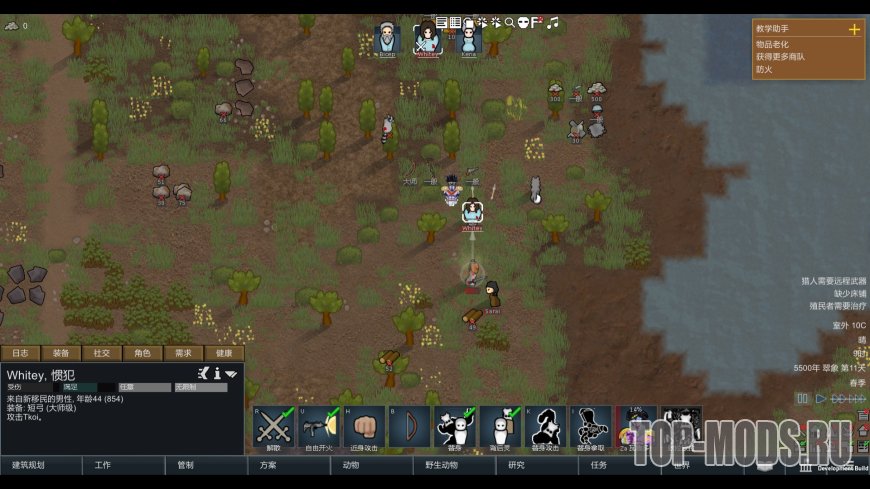Image resolution: width=870 pixels, height=489 pixels.
Task: Open the 动物 (Animals) tab
Action: point(351,465)
